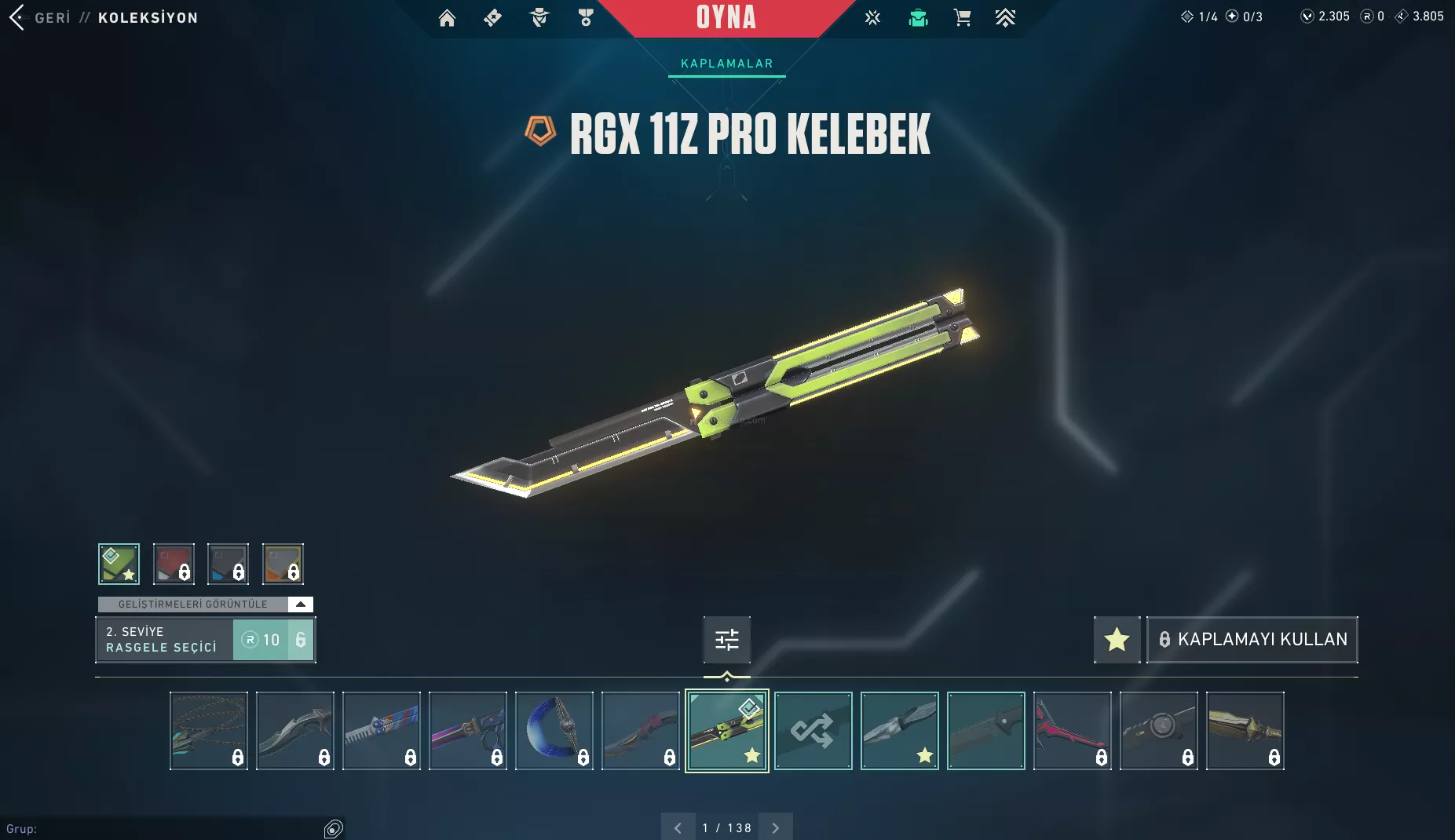Select the RGX butterfly knife thumbnail
1455x840 pixels.
[x=726, y=731]
